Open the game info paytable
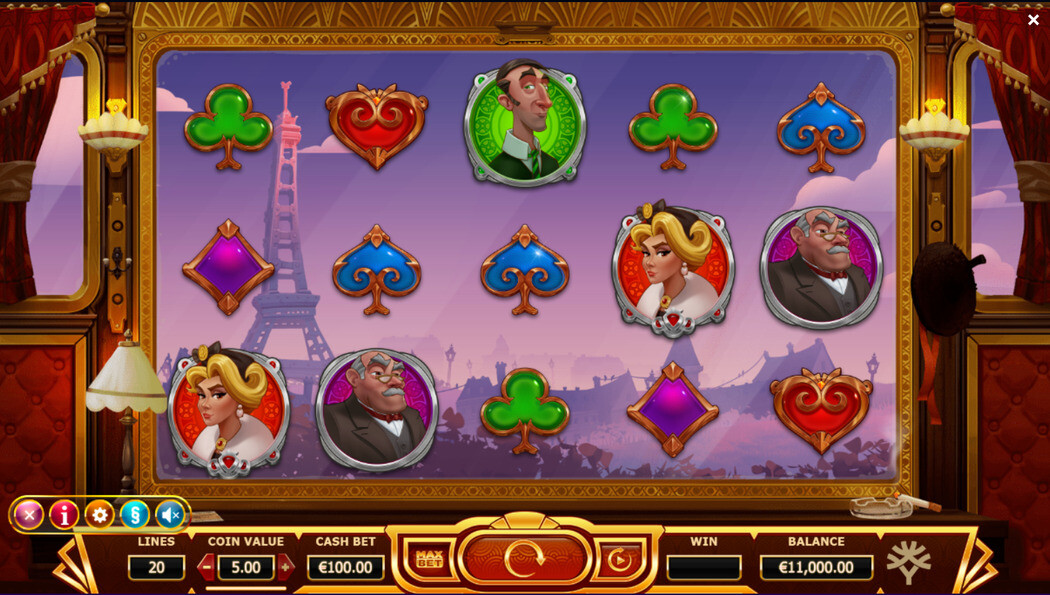Screen dimensions: 1050x595 click(x=64, y=515)
